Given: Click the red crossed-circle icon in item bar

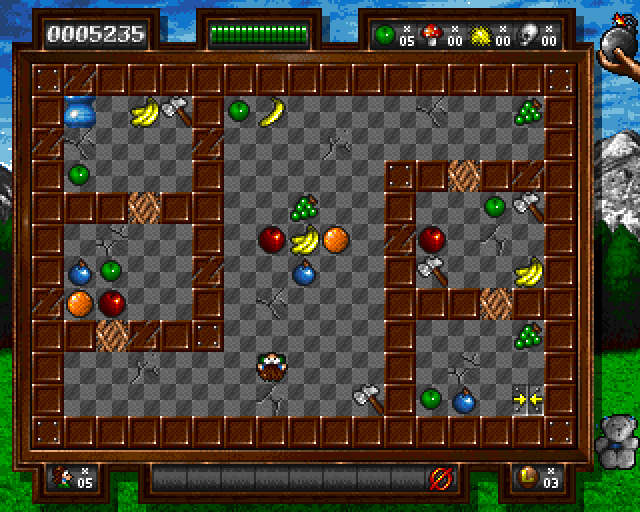Looking at the screenshot, I should coord(438,478).
